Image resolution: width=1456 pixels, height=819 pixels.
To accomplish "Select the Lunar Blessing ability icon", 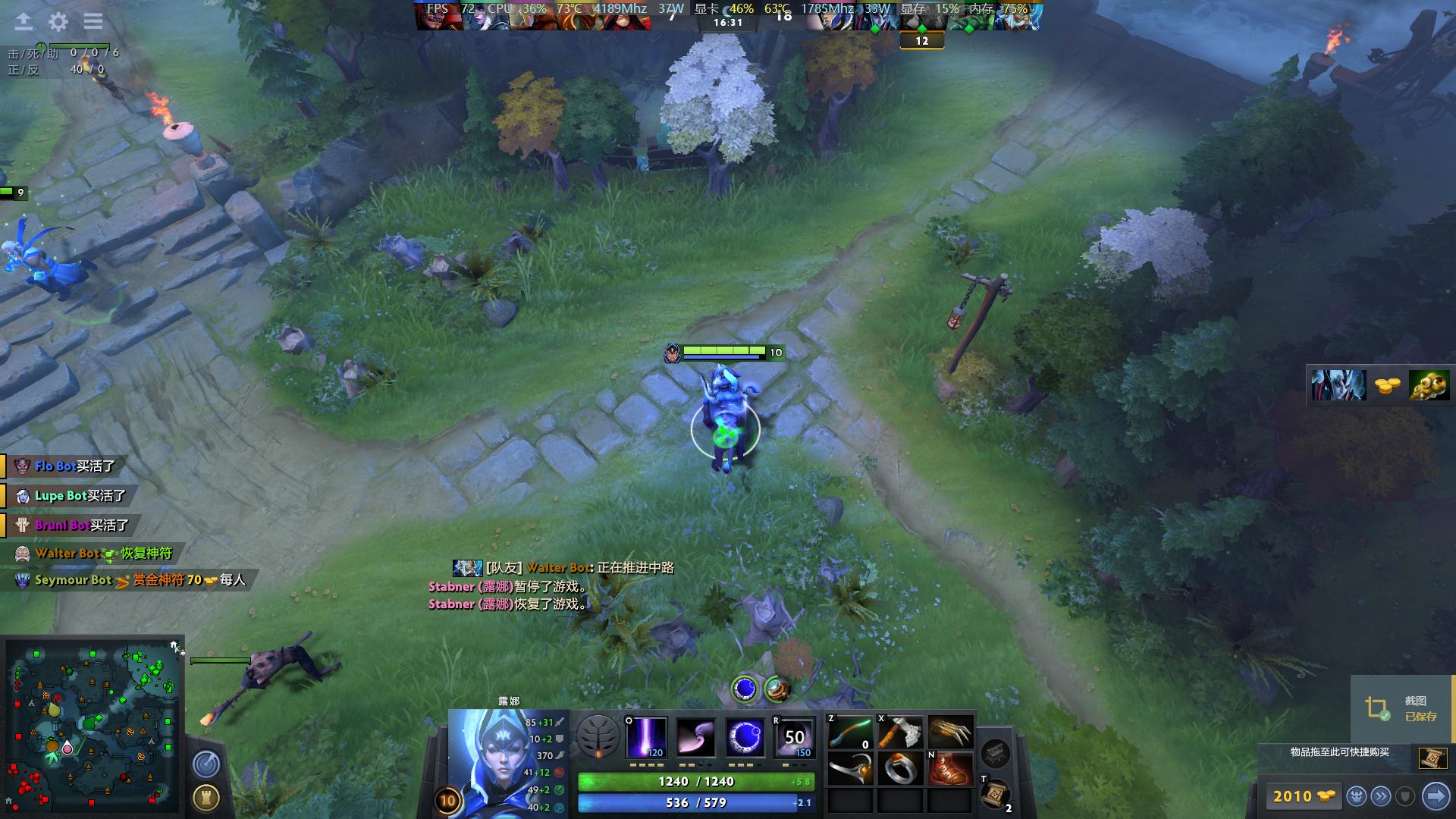I will pos(745,737).
